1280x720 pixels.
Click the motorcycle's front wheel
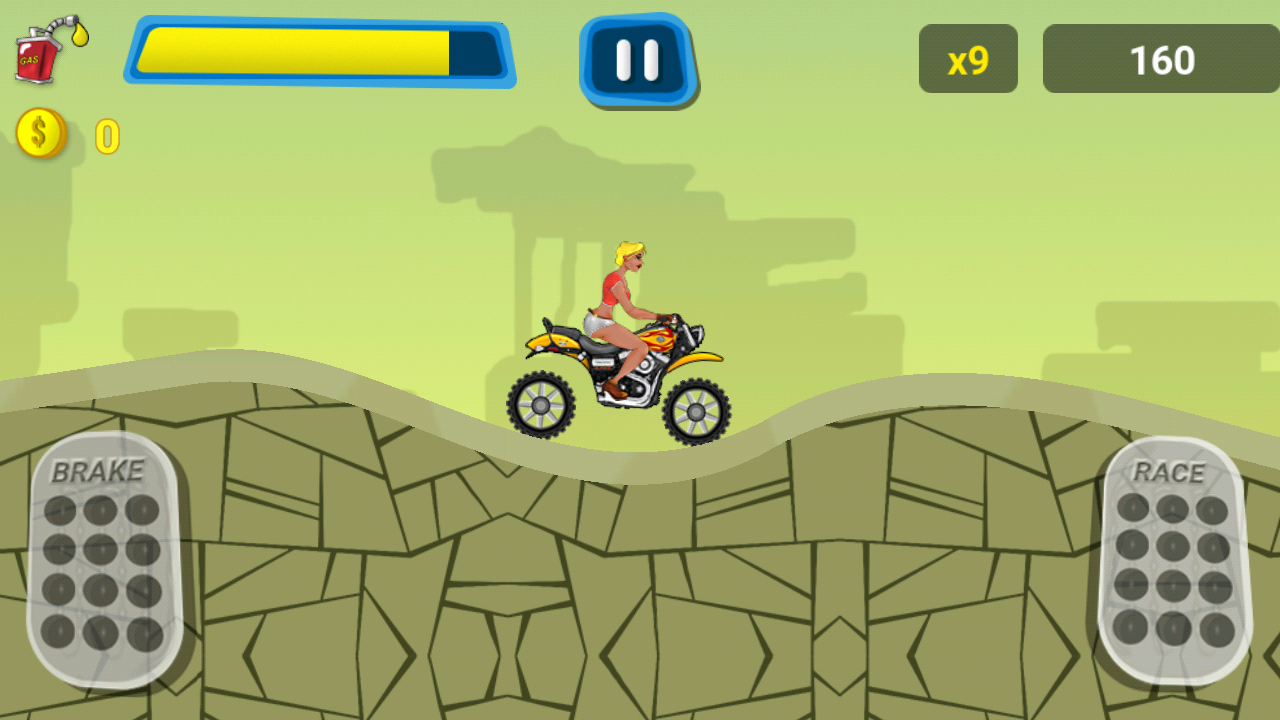coord(695,410)
